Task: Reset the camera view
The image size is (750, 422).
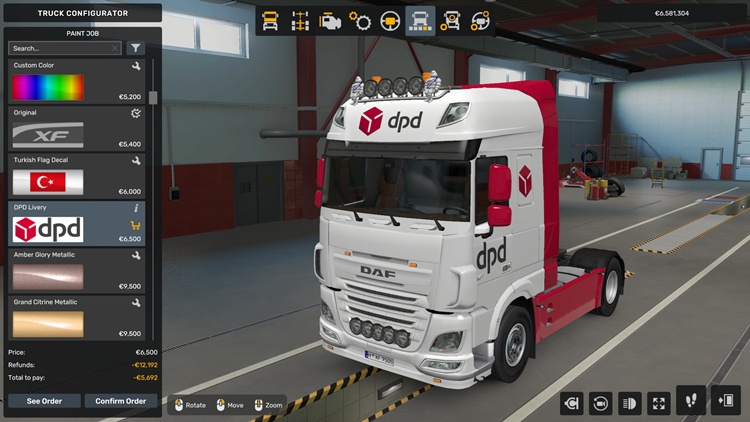Action: point(601,403)
